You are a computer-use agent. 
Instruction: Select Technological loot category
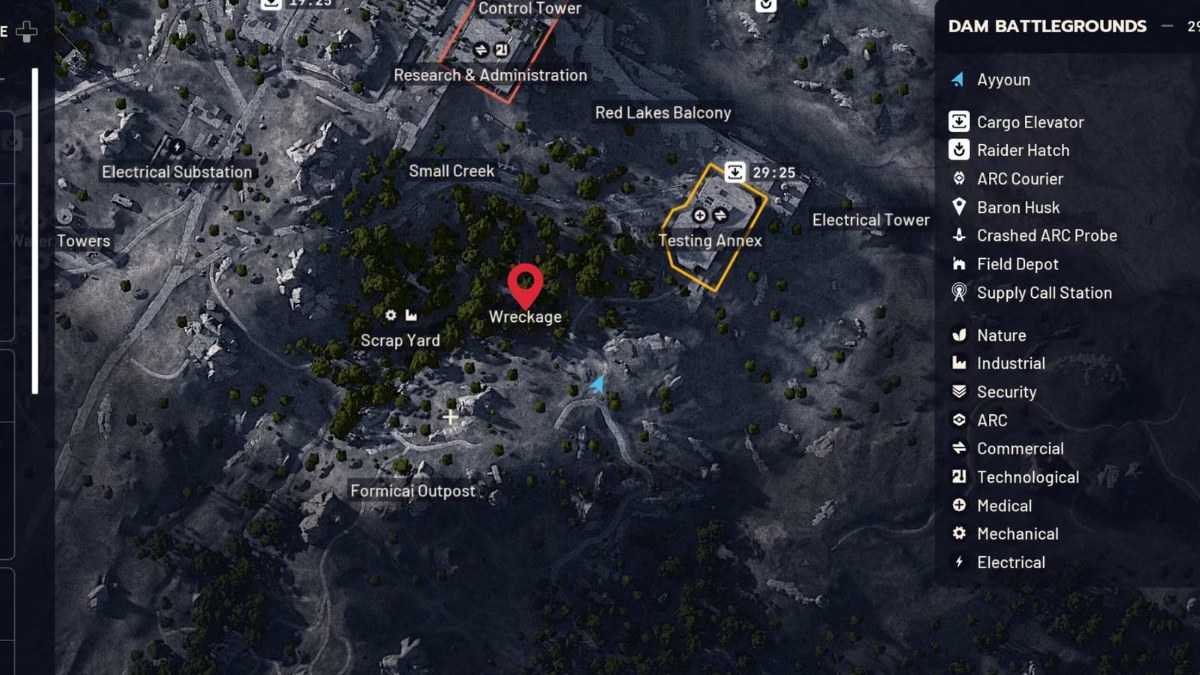[1027, 477]
